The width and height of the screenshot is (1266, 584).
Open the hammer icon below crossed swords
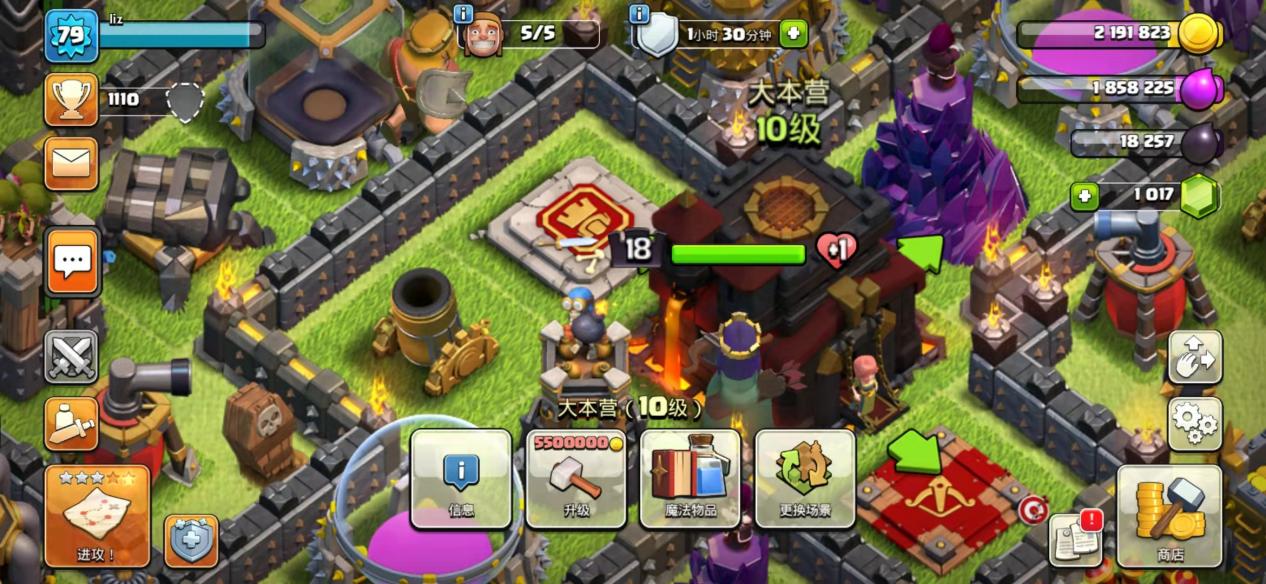pos(72,424)
